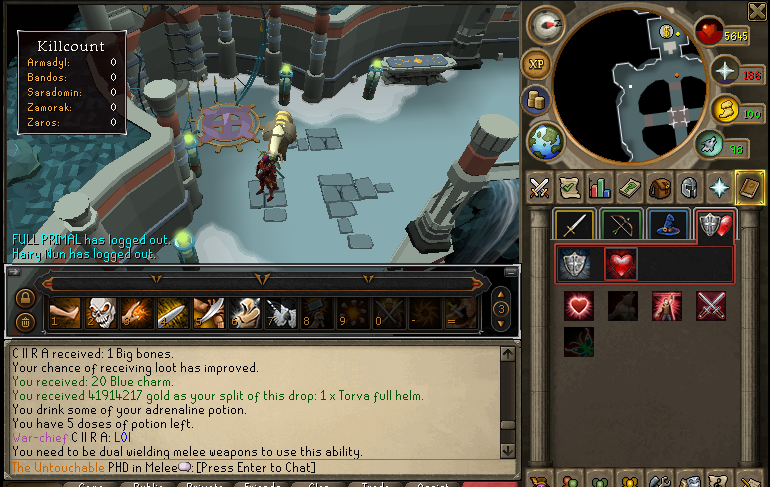Image resolution: width=770 pixels, height=487 pixels.
Task: Switch to the melee sword abilities tab
Action: pos(575,225)
